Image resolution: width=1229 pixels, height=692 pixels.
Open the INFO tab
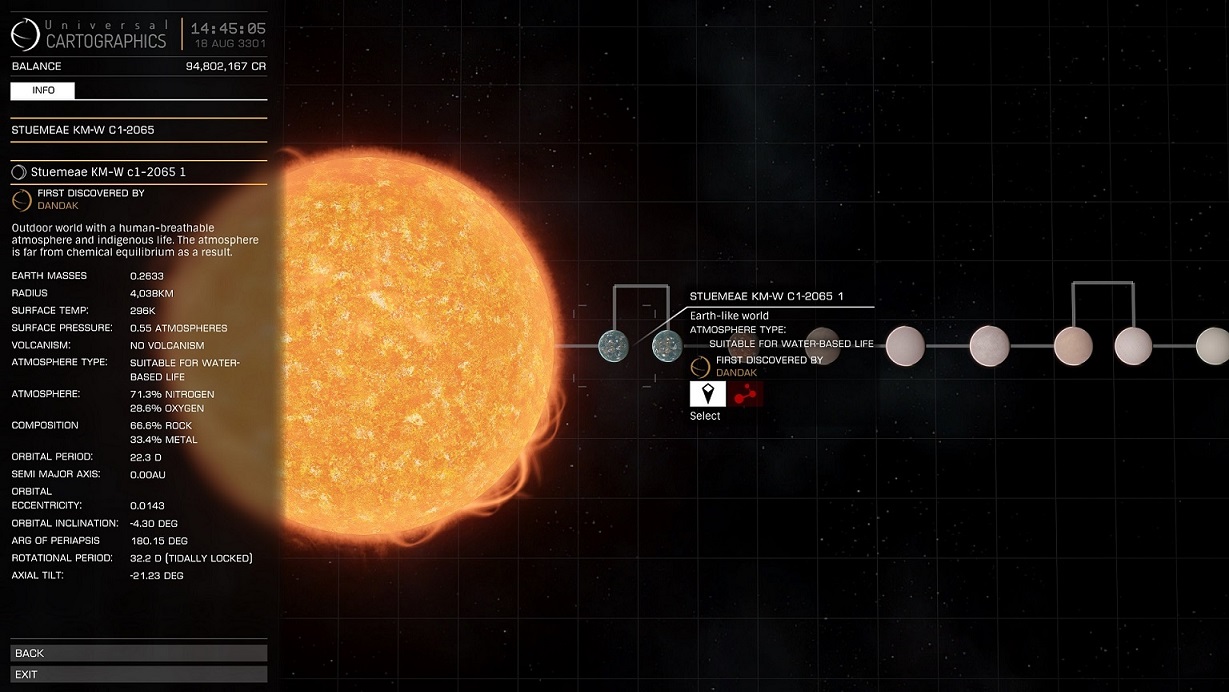(x=43, y=91)
